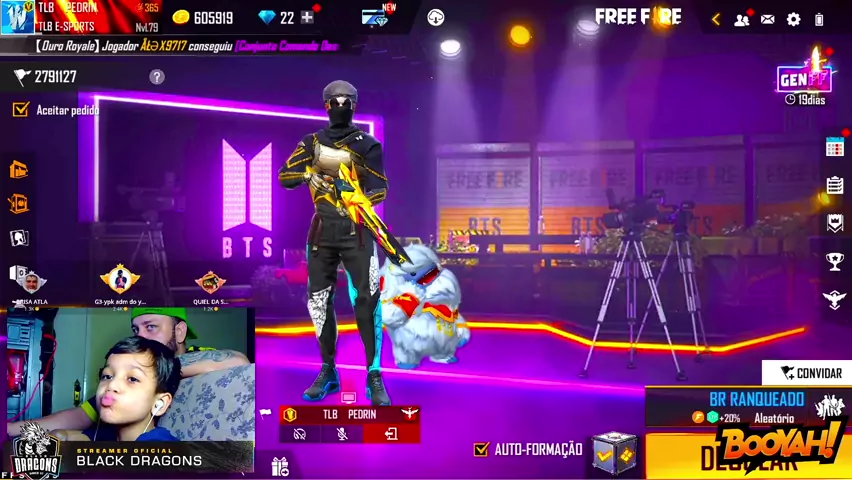Screen dimensions: 852x480
Task: Open the gear settings menu
Action: tap(794, 19)
